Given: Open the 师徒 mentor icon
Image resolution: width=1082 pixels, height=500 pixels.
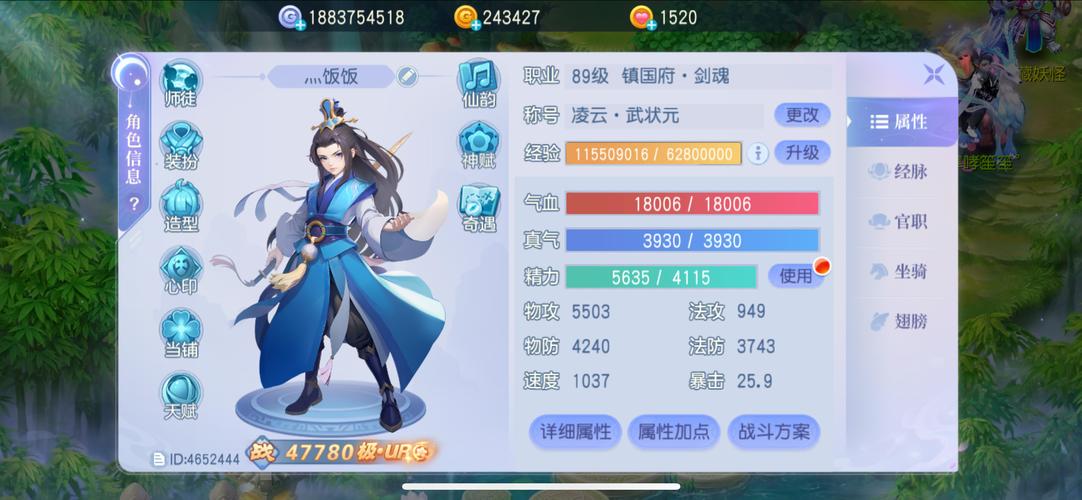Looking at the screenshot, I should point(181,84).
